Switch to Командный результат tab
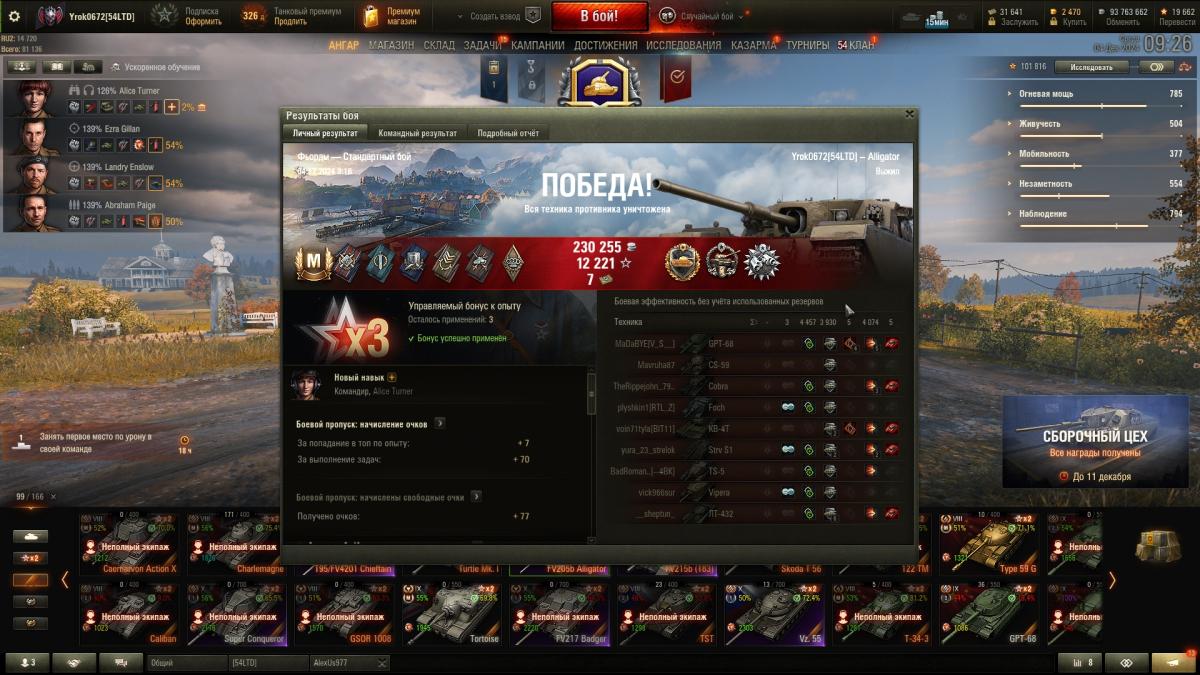The image size is (1200, 675). [x=417, y=133]
